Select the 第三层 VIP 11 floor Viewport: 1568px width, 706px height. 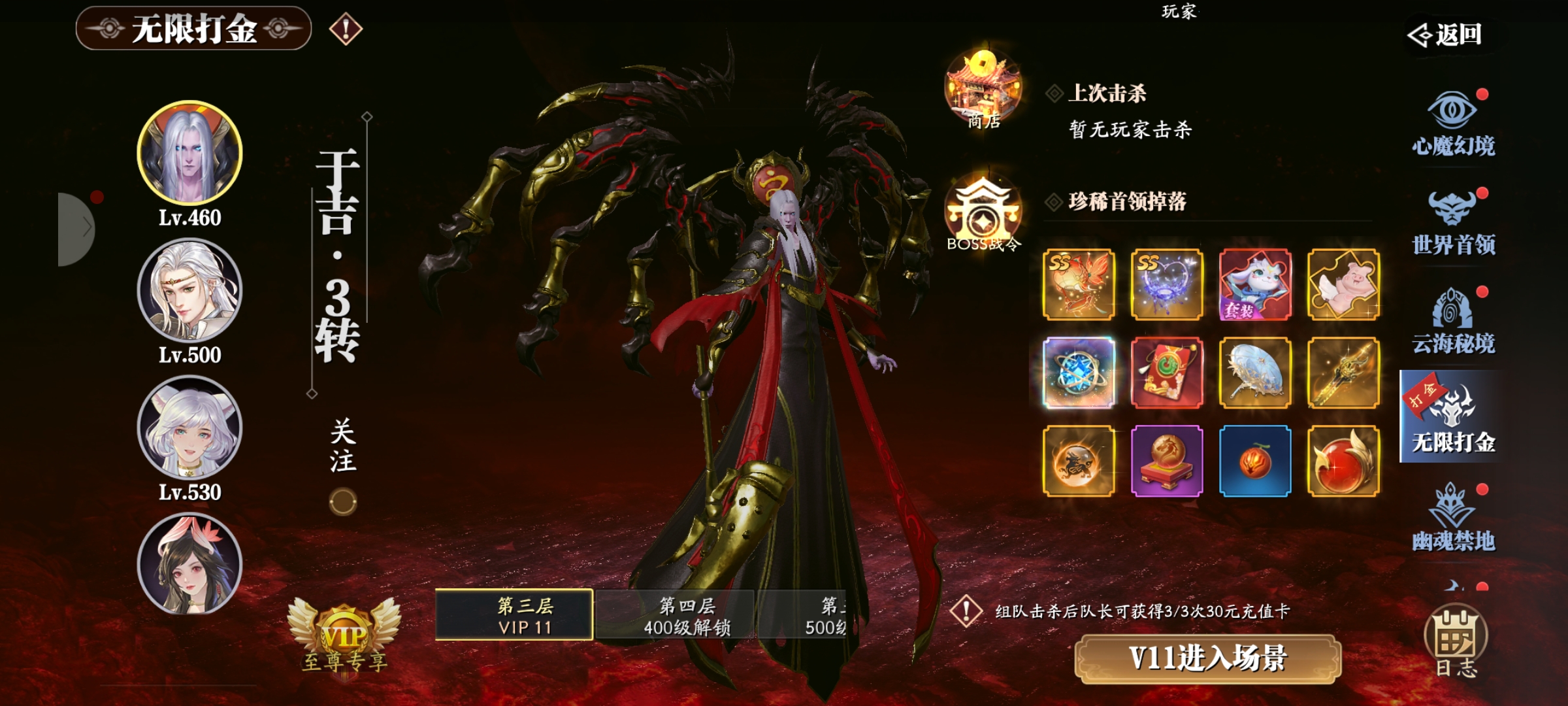[x=514, y=614]
